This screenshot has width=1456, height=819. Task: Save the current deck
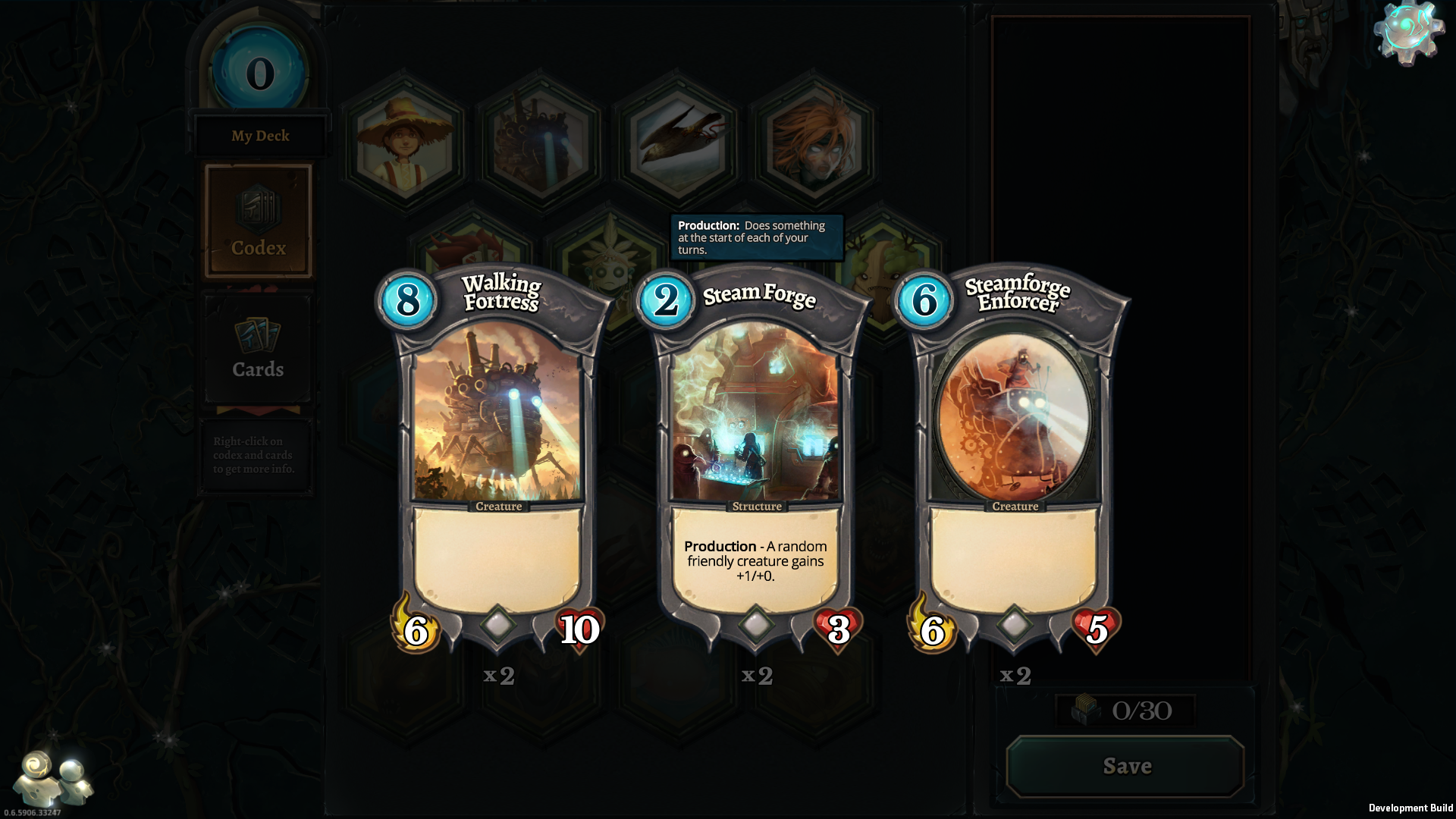(x=1126, y=766)
